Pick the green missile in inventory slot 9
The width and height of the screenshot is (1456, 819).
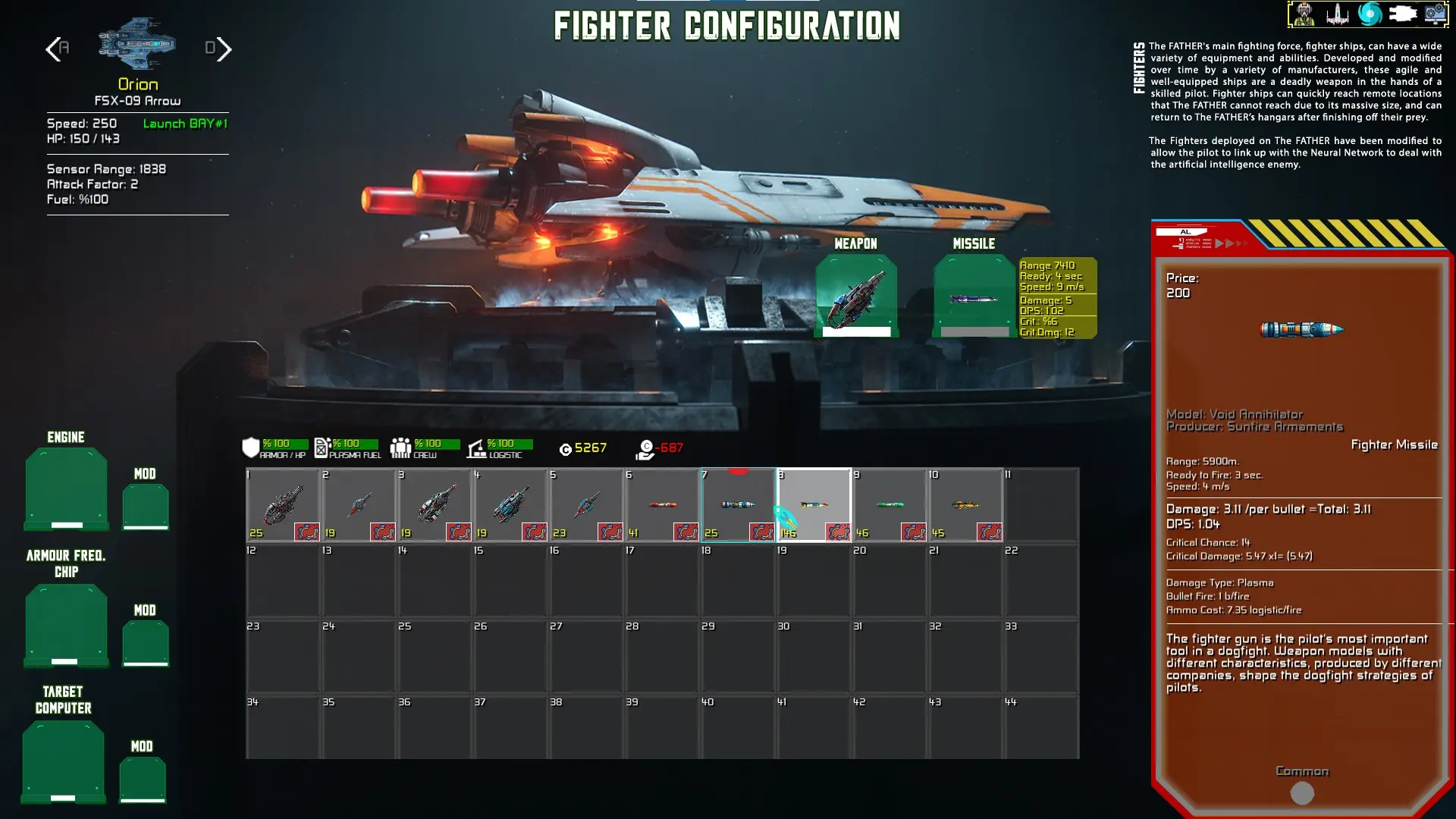click(x=889, y=504)
